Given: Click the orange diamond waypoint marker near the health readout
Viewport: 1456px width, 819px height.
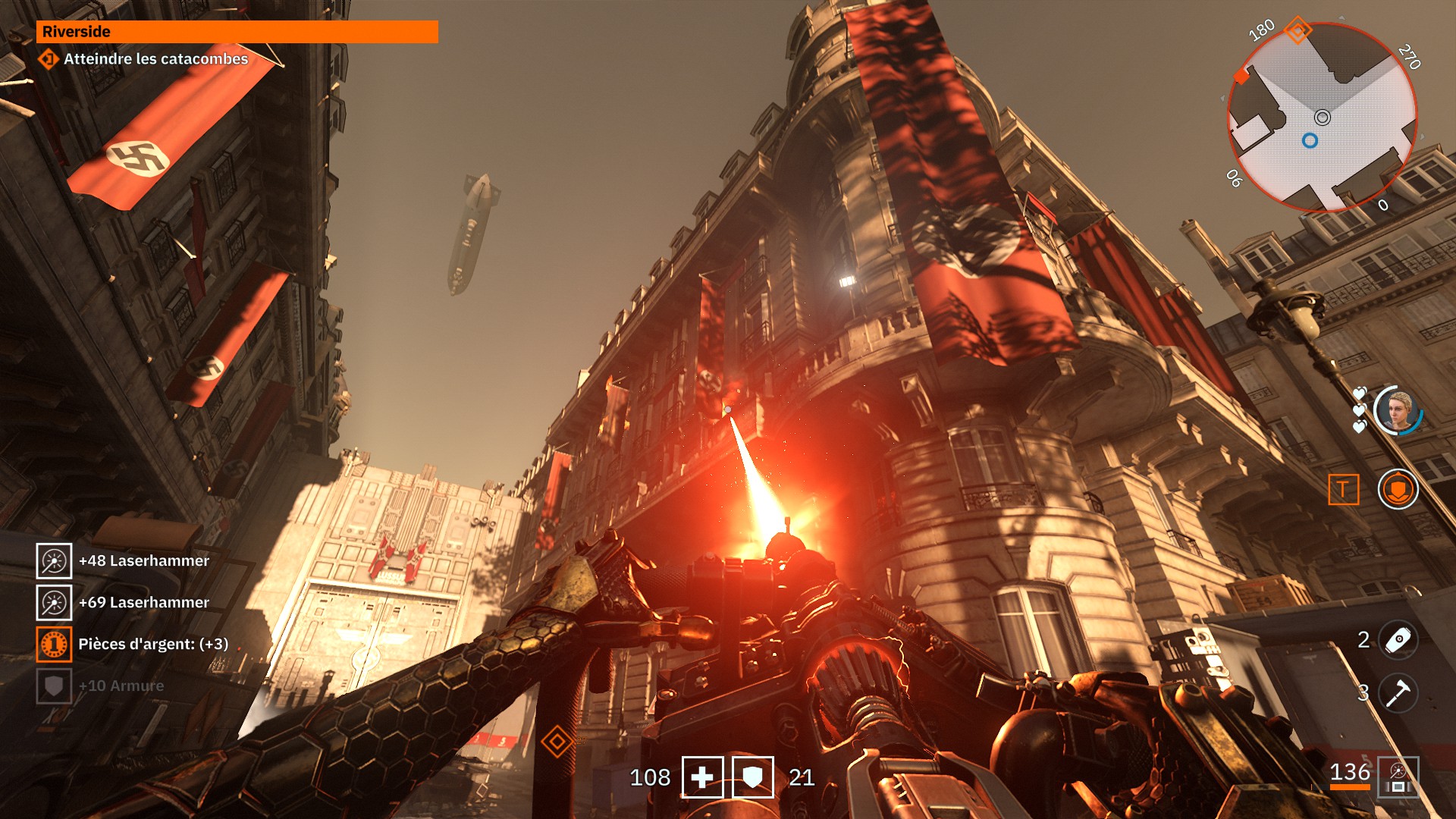Looking at the screenshot, I should [x=557, y=741].
